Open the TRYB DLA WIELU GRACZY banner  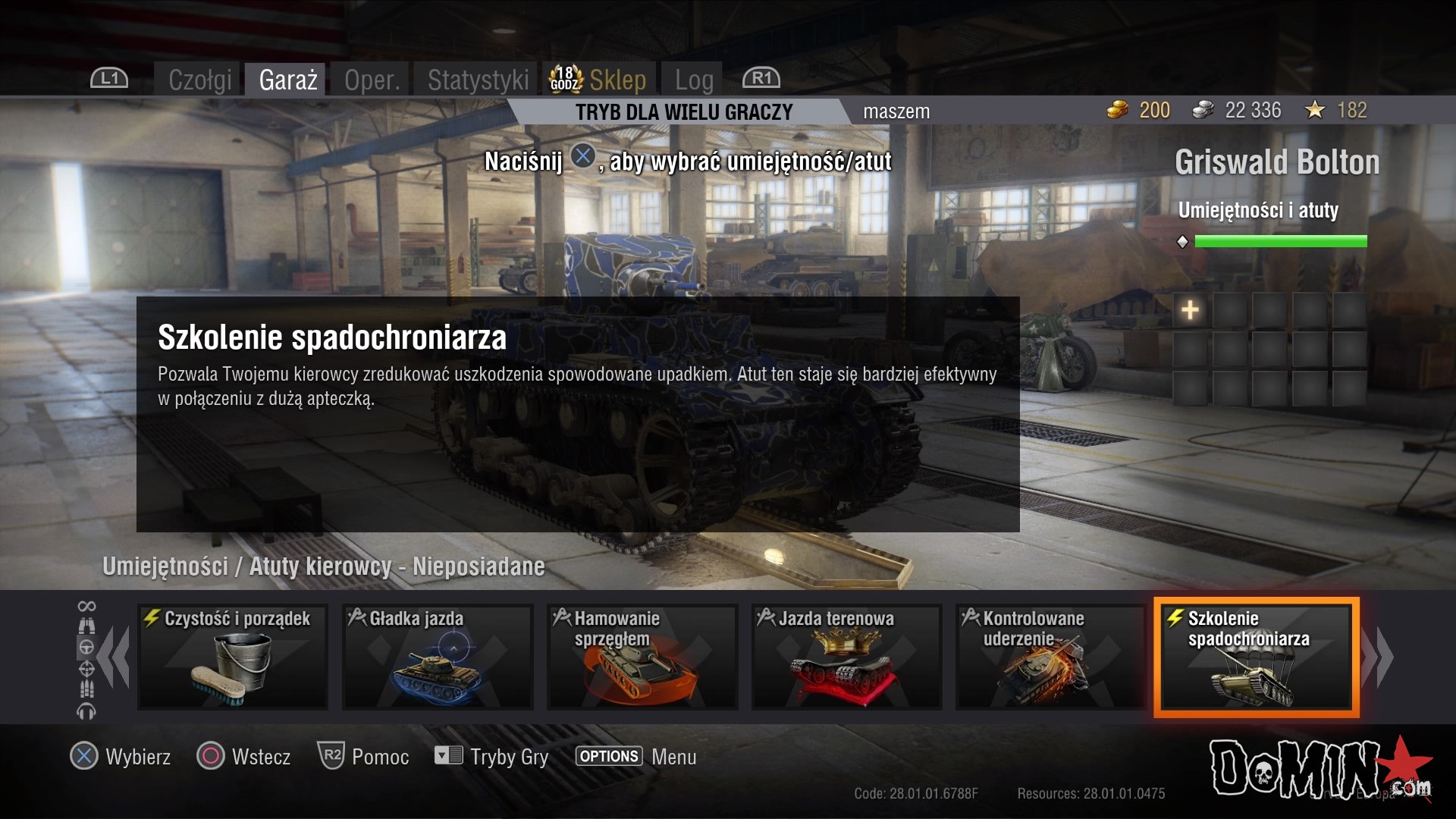click(x=683, y=112)
